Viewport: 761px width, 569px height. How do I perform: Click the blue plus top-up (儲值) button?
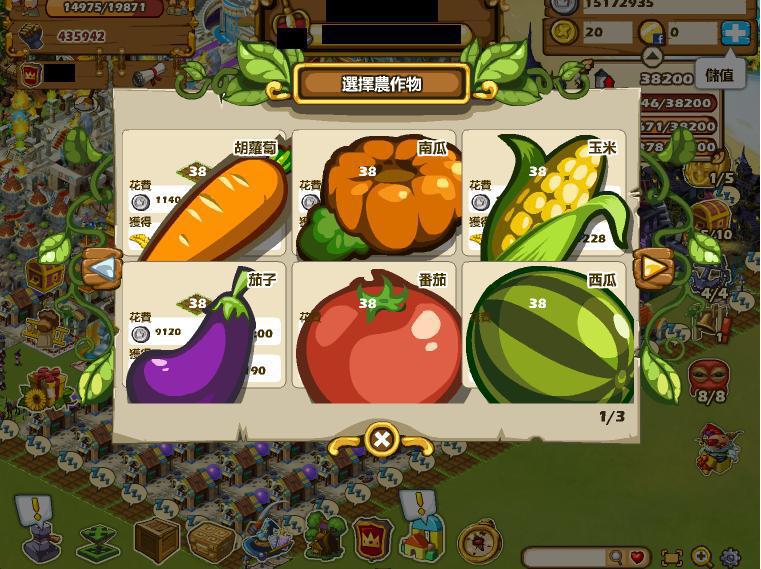[735, 32]
